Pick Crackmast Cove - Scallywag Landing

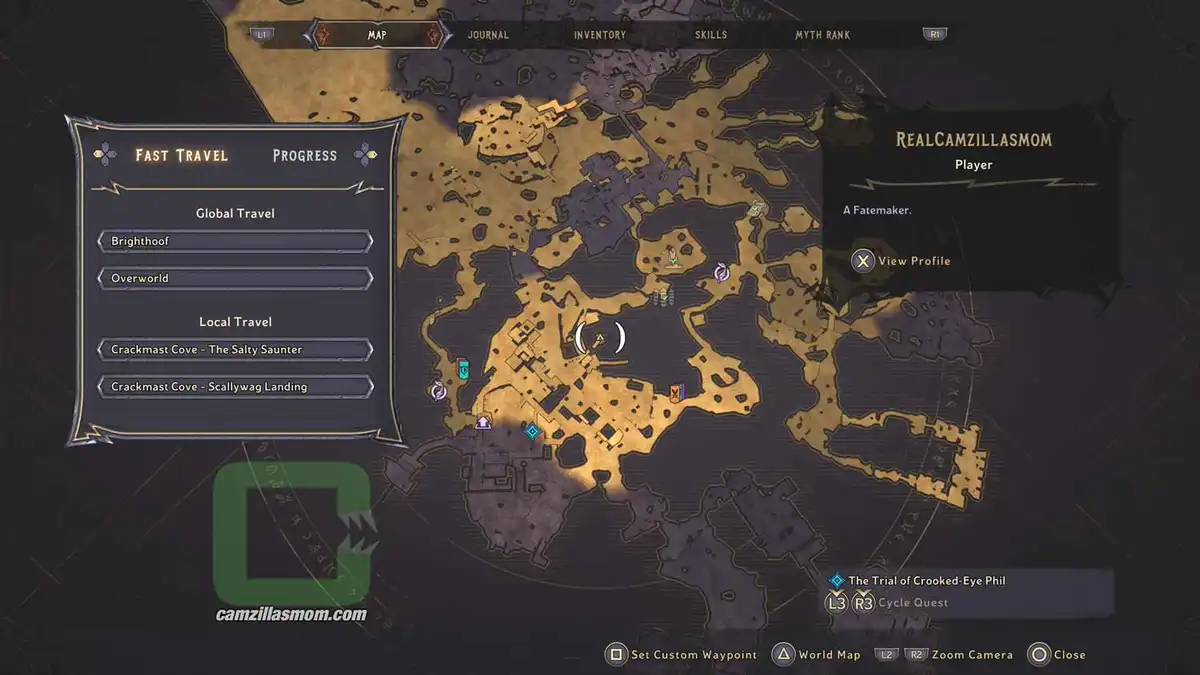pos(235,387)
